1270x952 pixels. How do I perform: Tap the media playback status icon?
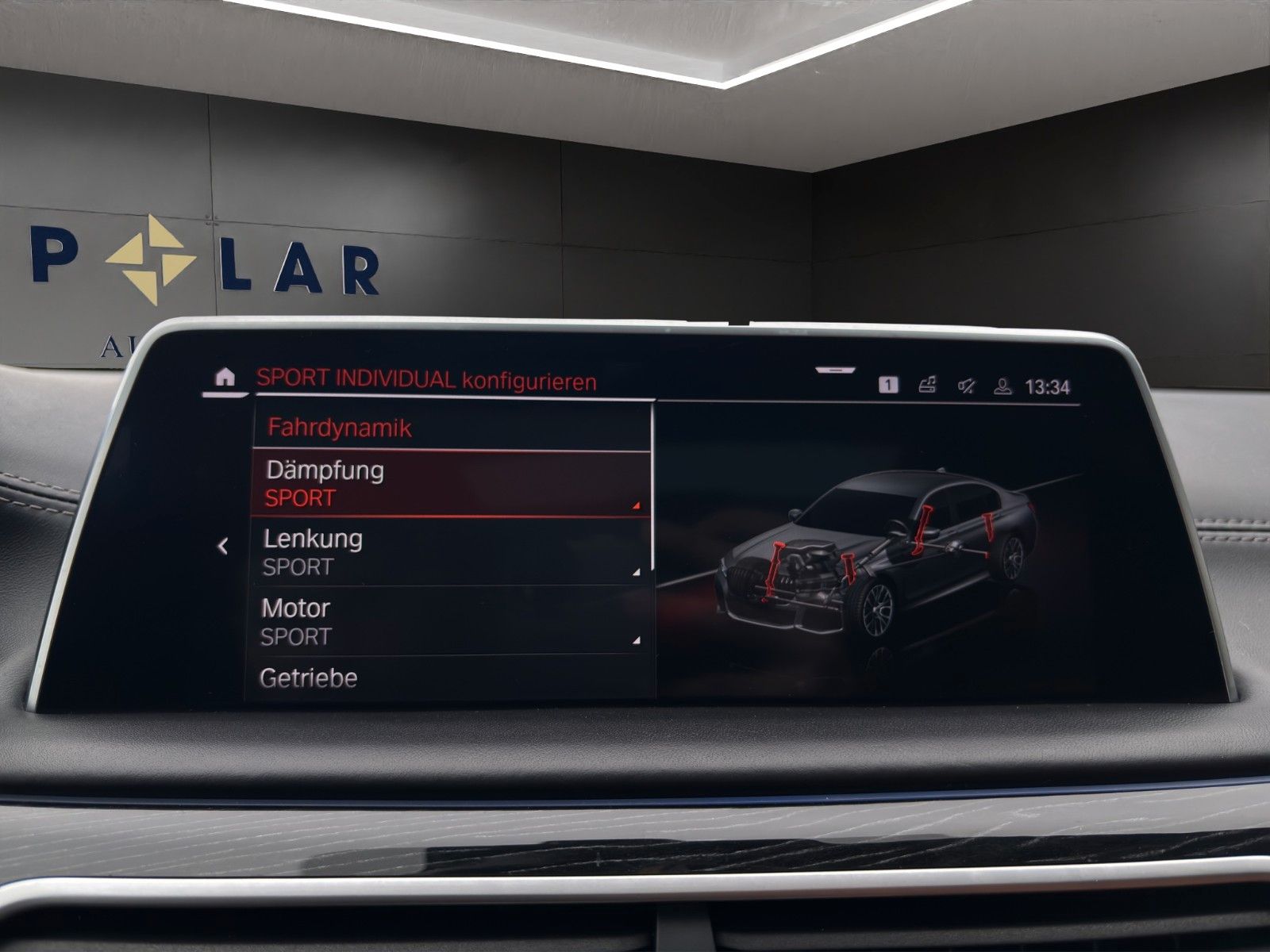click(x=927, y=385)
